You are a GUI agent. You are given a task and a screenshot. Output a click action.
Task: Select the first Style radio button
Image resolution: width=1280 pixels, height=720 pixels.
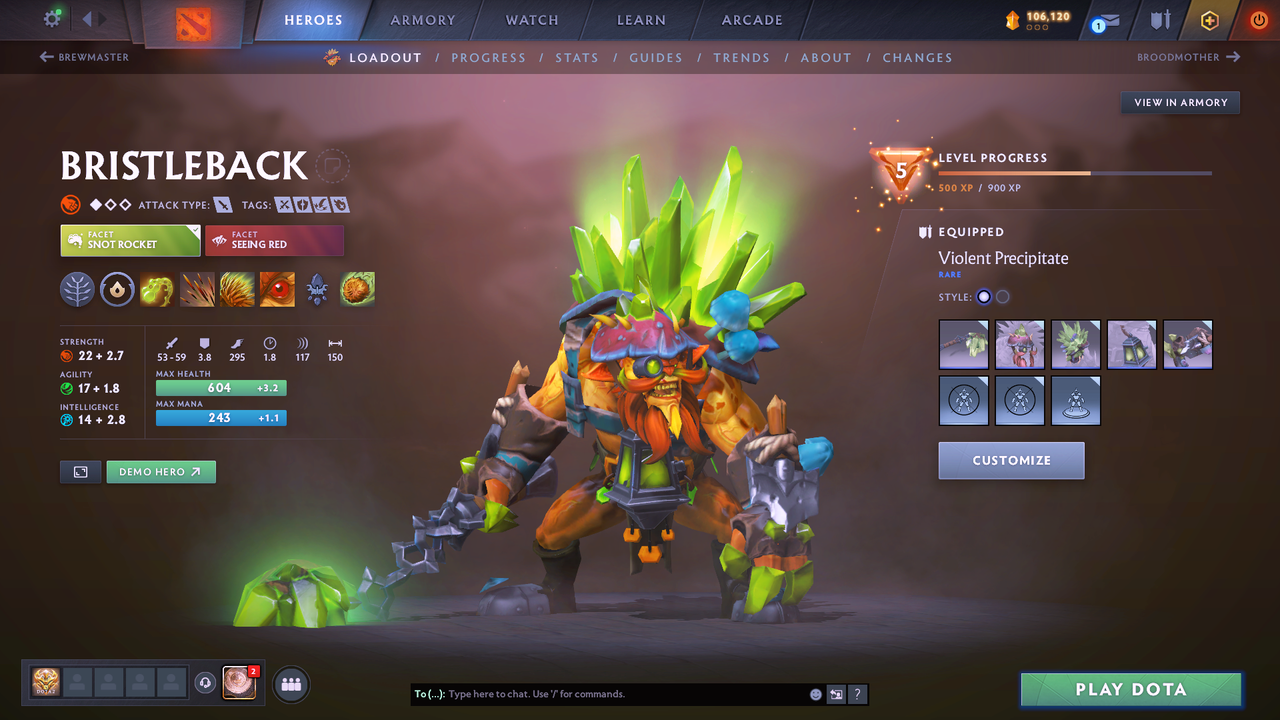point(983,296)
